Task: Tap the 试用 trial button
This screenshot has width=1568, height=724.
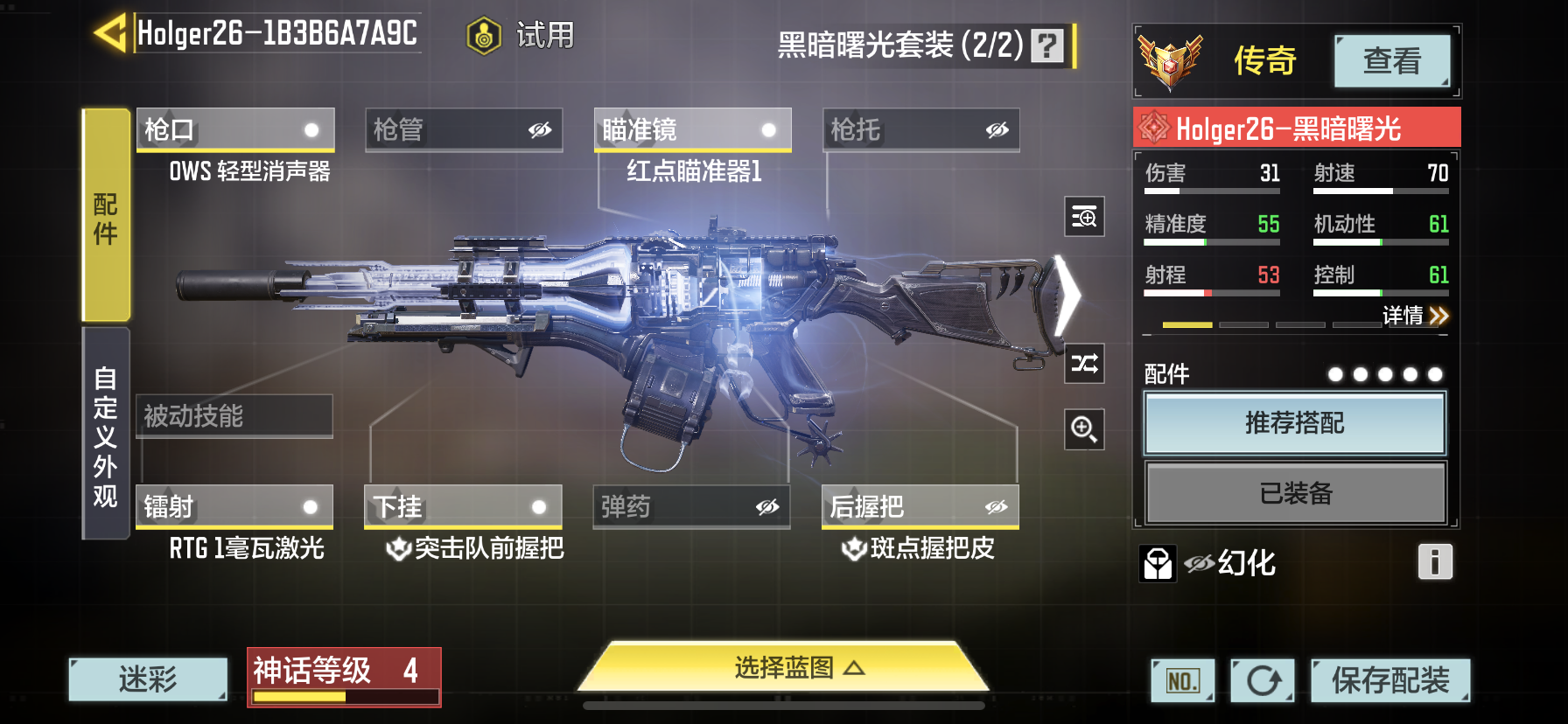Action: pos(521,36)
